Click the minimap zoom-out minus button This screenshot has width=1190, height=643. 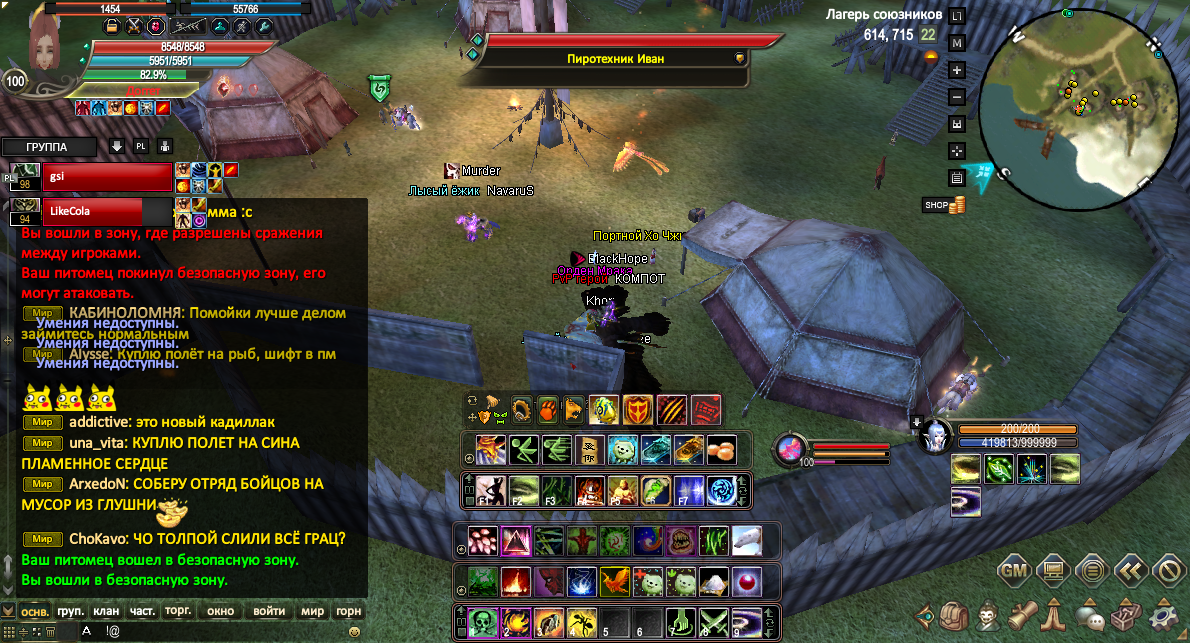(957, 98)
